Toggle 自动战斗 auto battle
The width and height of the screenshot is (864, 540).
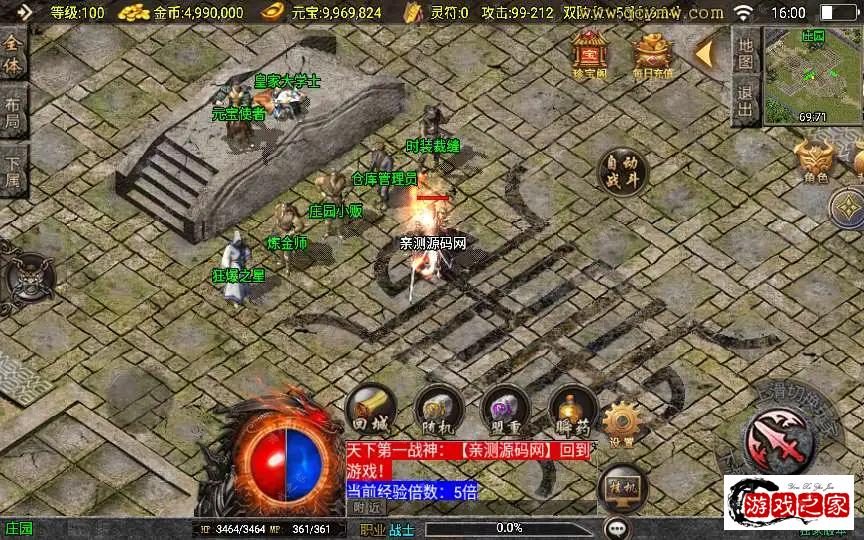[x=621, y=174]
